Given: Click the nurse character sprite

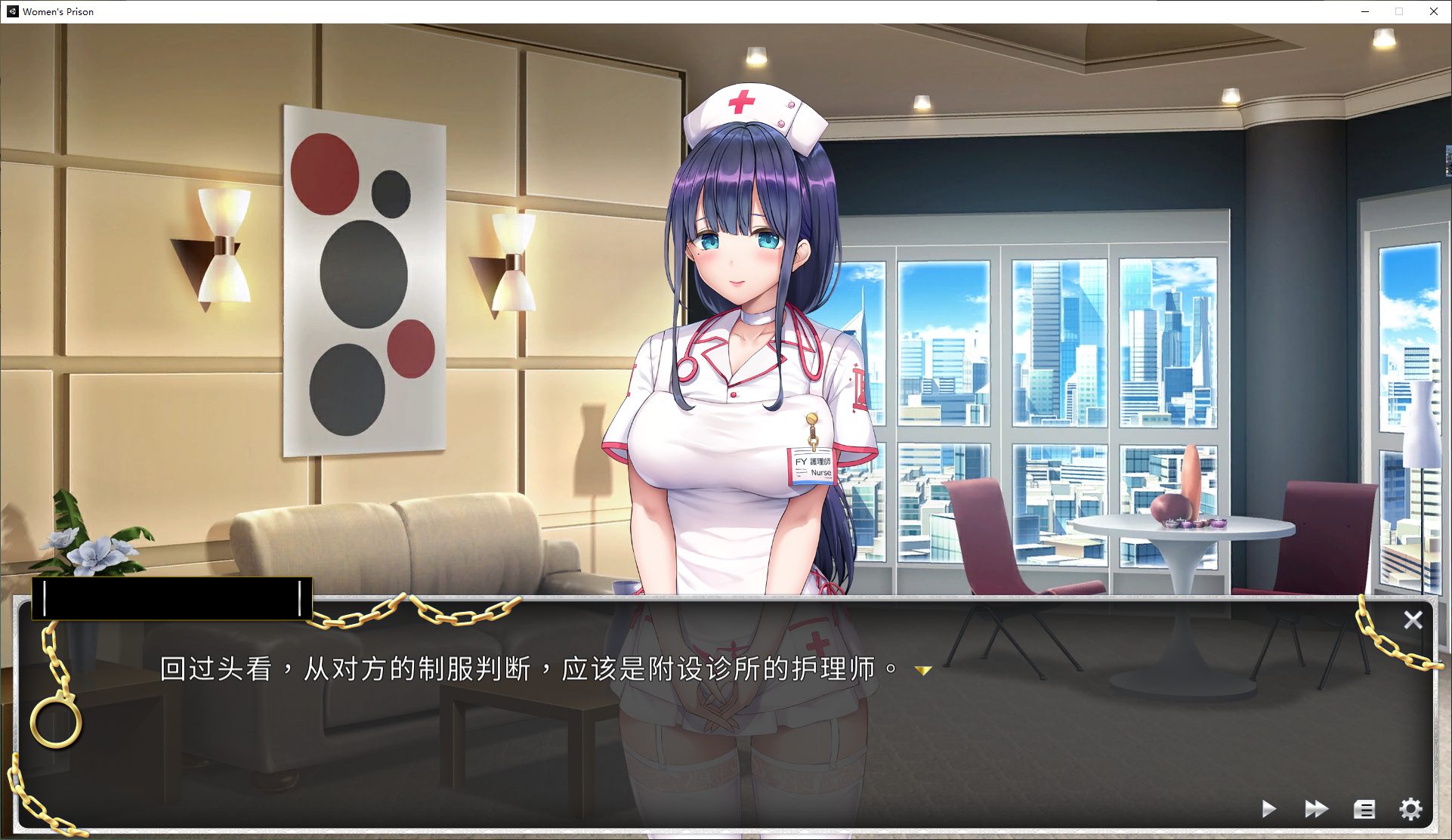Looking at the screenshot, I should pos(740,340).
